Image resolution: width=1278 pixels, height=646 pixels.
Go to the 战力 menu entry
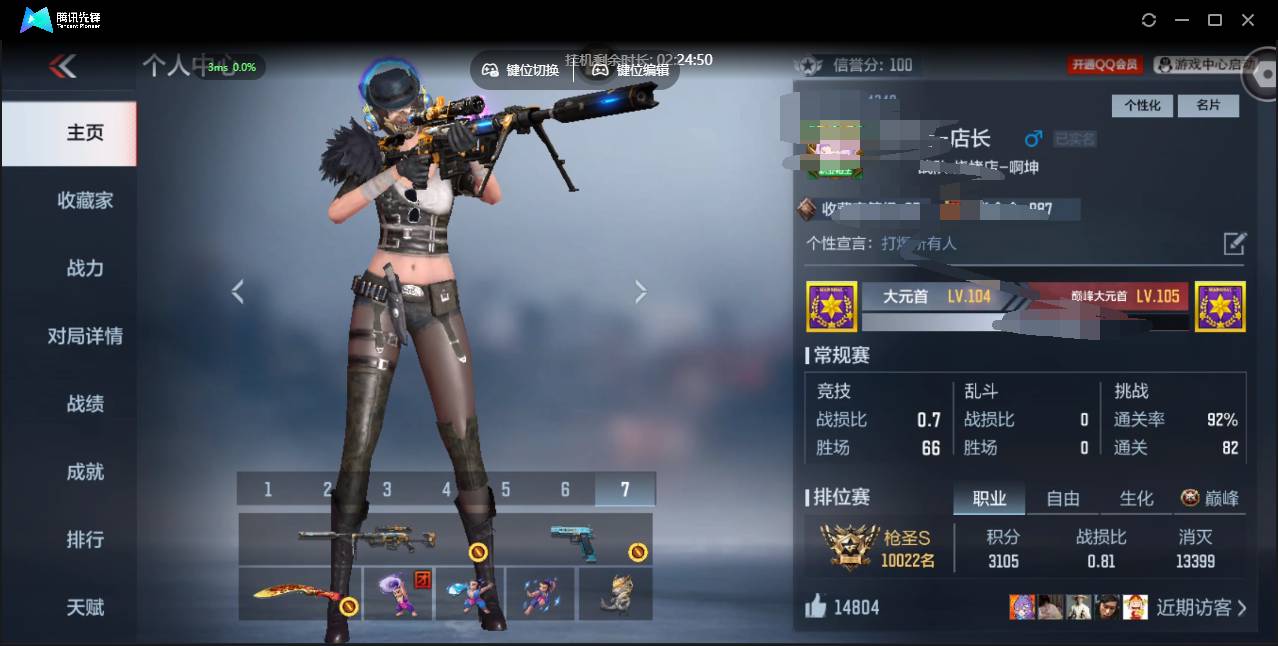(x=85, y=268)
